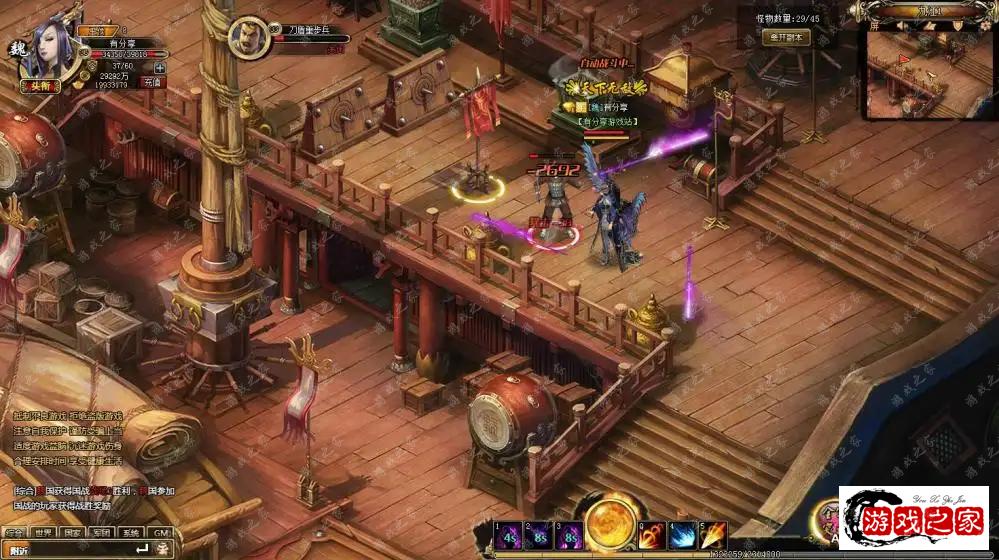Open the 附近 chat channel selector
This screenshot has width=999, height=560.
coord(18,550)
